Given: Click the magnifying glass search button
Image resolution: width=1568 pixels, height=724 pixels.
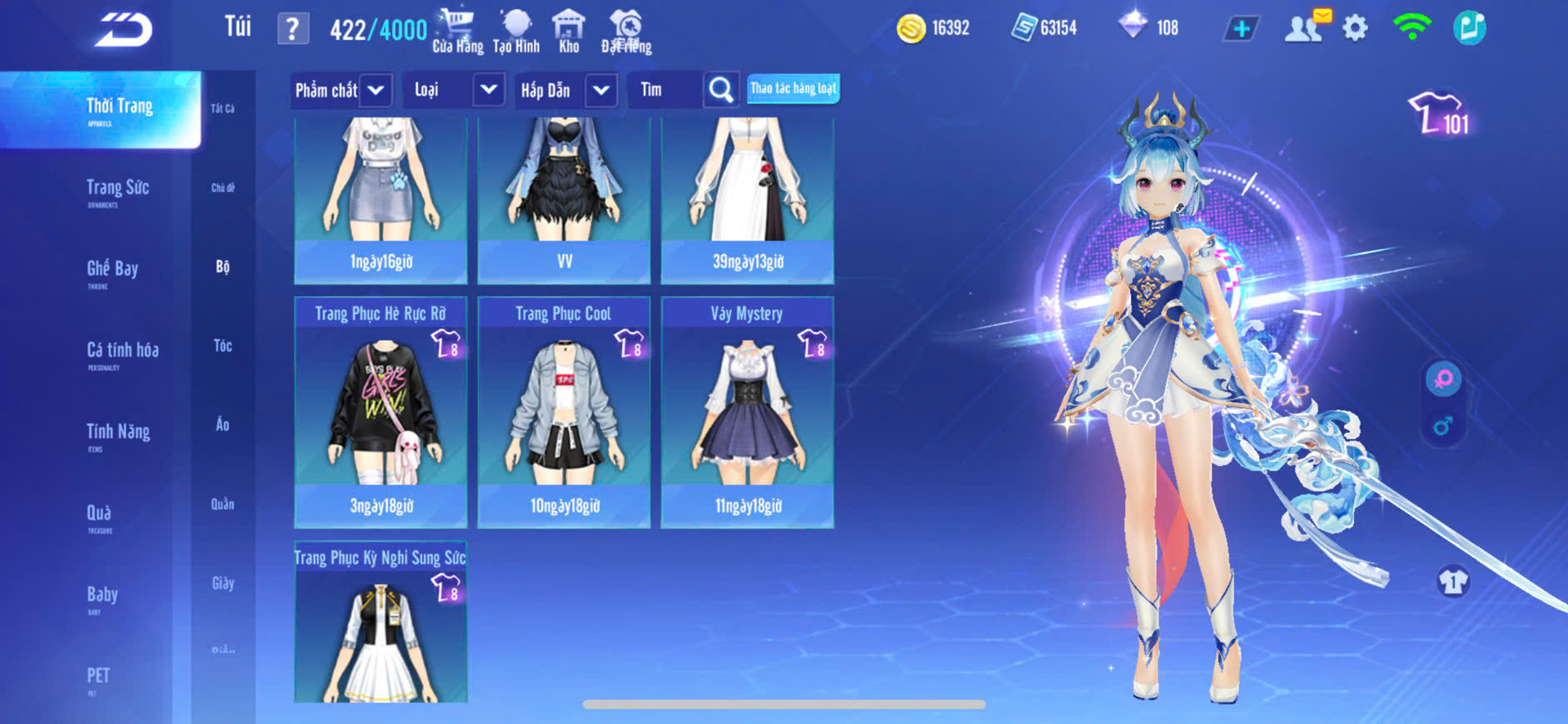Looking at the screenshot, I should click(x=721, y=90).
